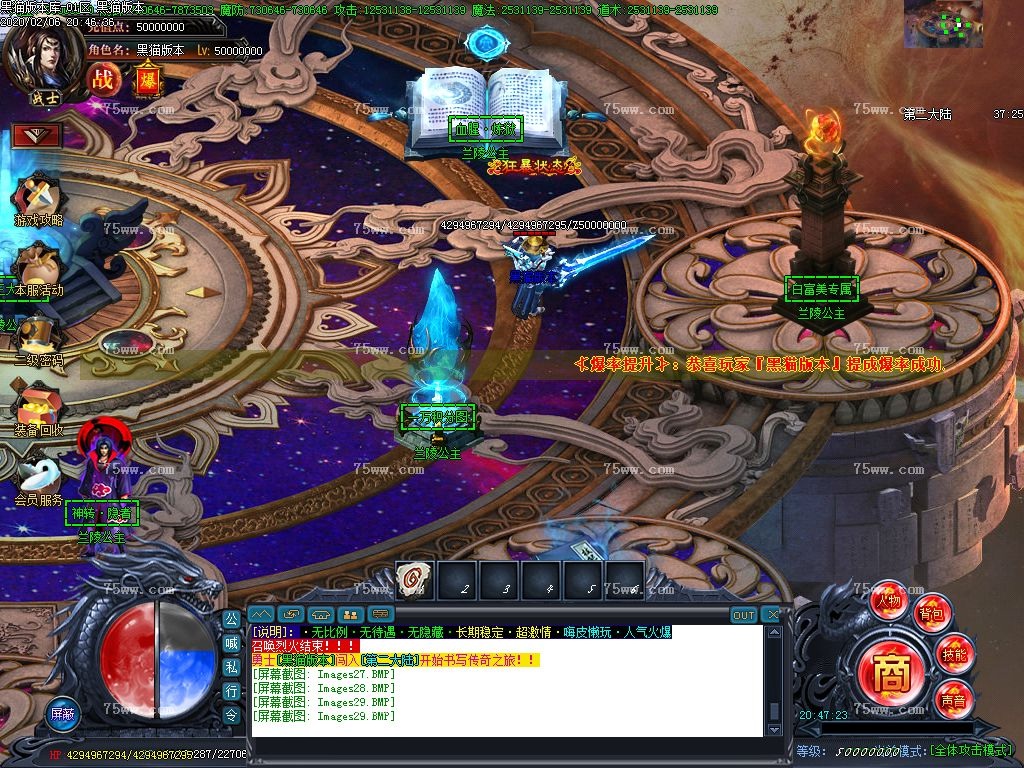Select the 公 public chat channel
The image size is (1024, 768).
tap(231, 619)
